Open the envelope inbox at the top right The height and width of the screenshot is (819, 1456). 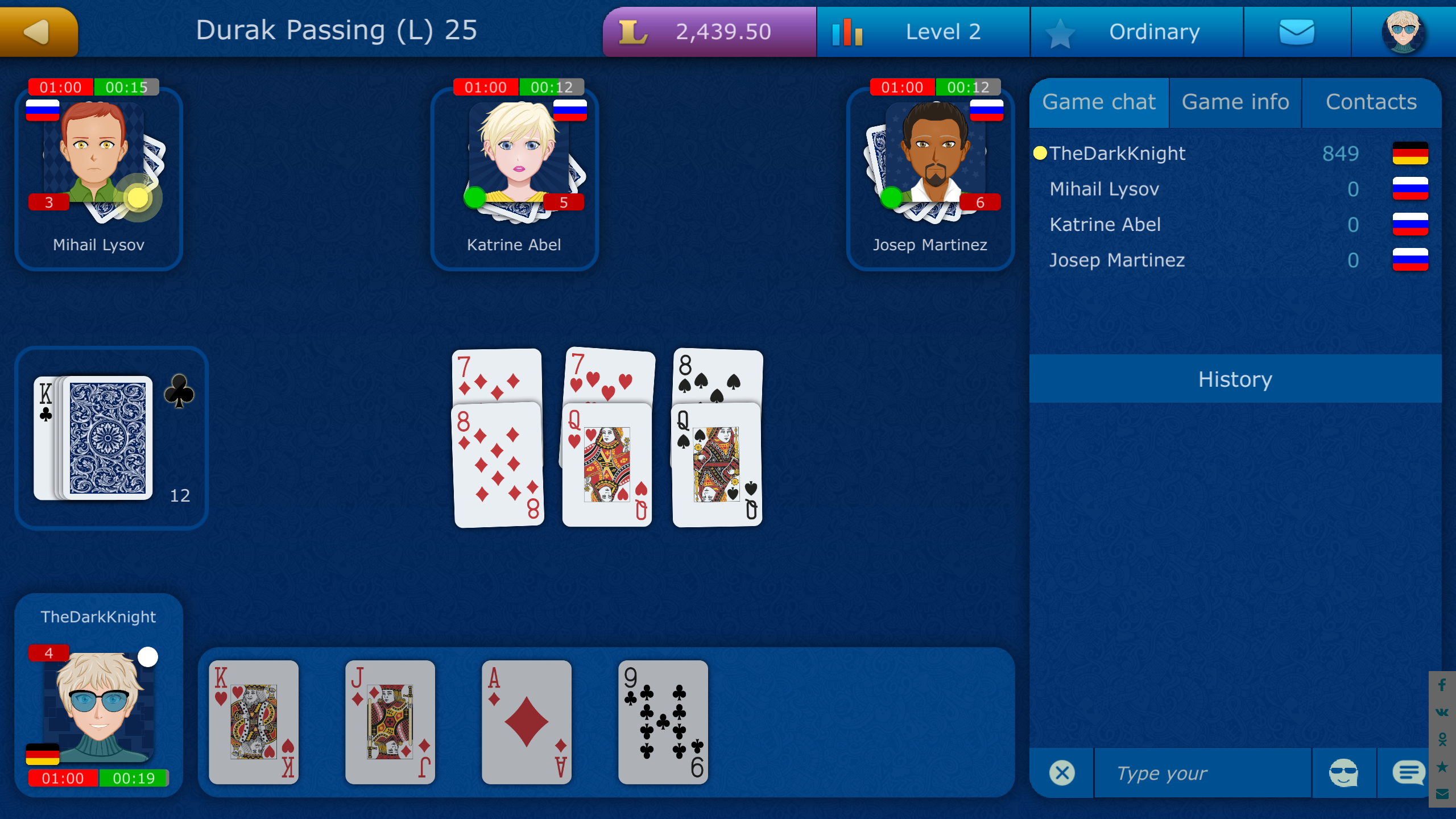click(x=1297, y=31)
